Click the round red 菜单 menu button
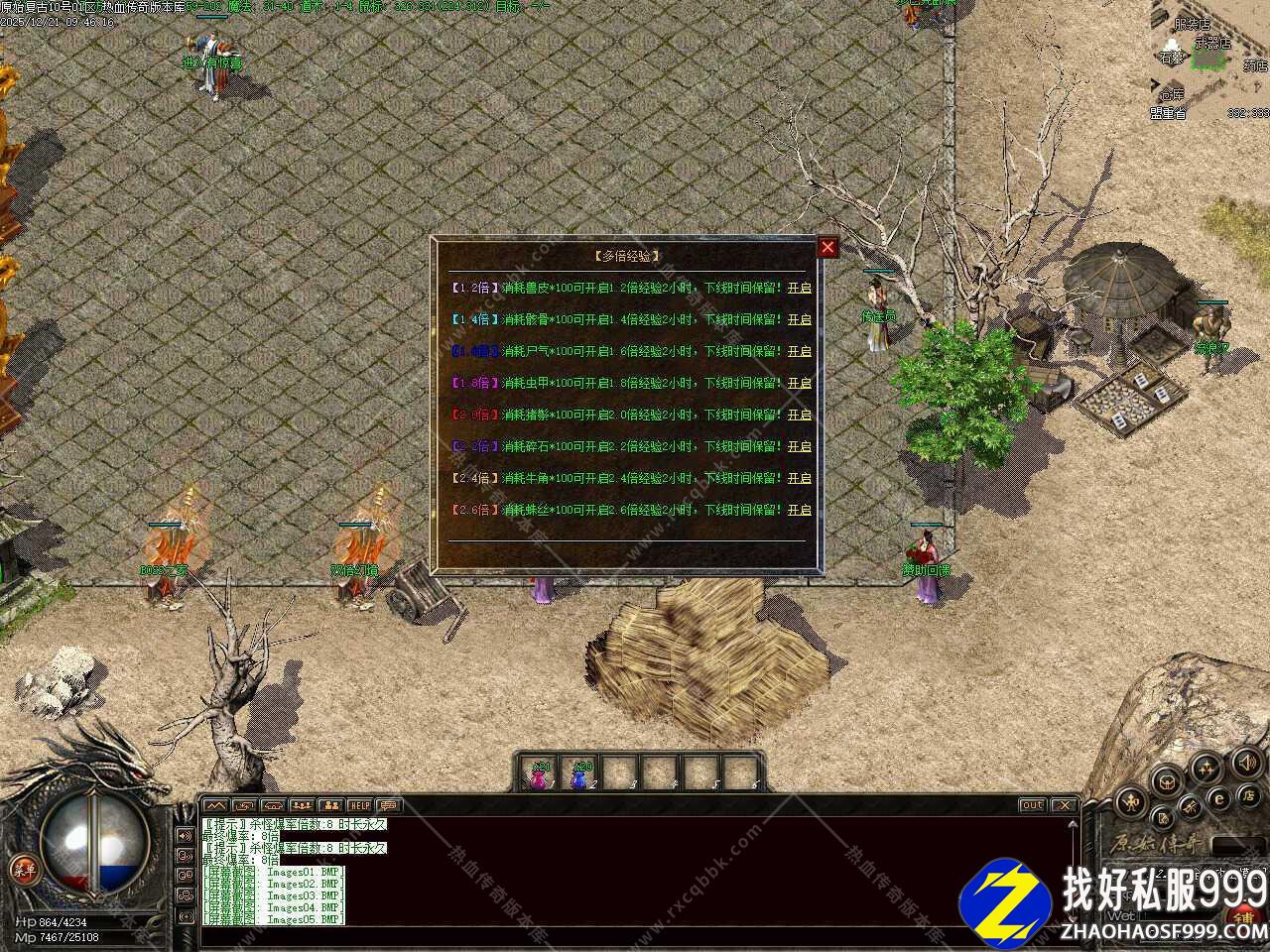This screenshot has height=952, width=1270. coord(23,869)
